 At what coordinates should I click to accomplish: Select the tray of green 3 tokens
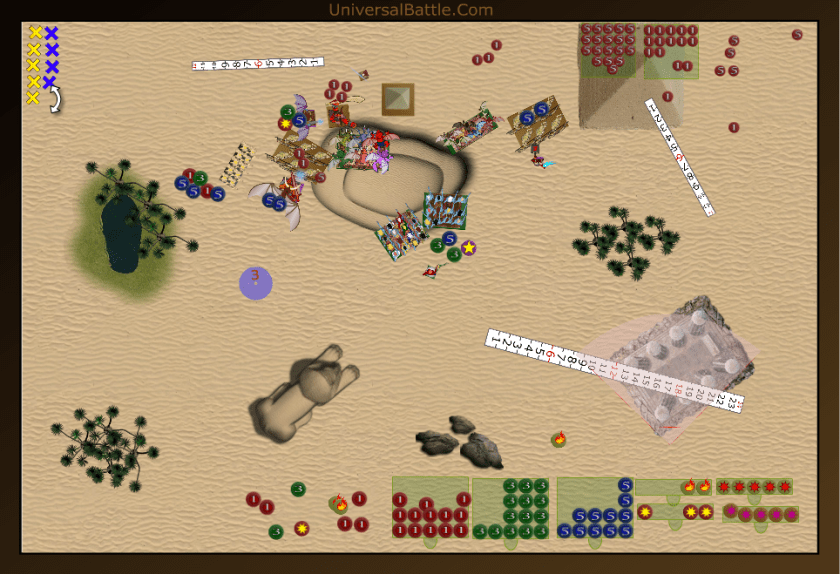(x=512, y=508)
